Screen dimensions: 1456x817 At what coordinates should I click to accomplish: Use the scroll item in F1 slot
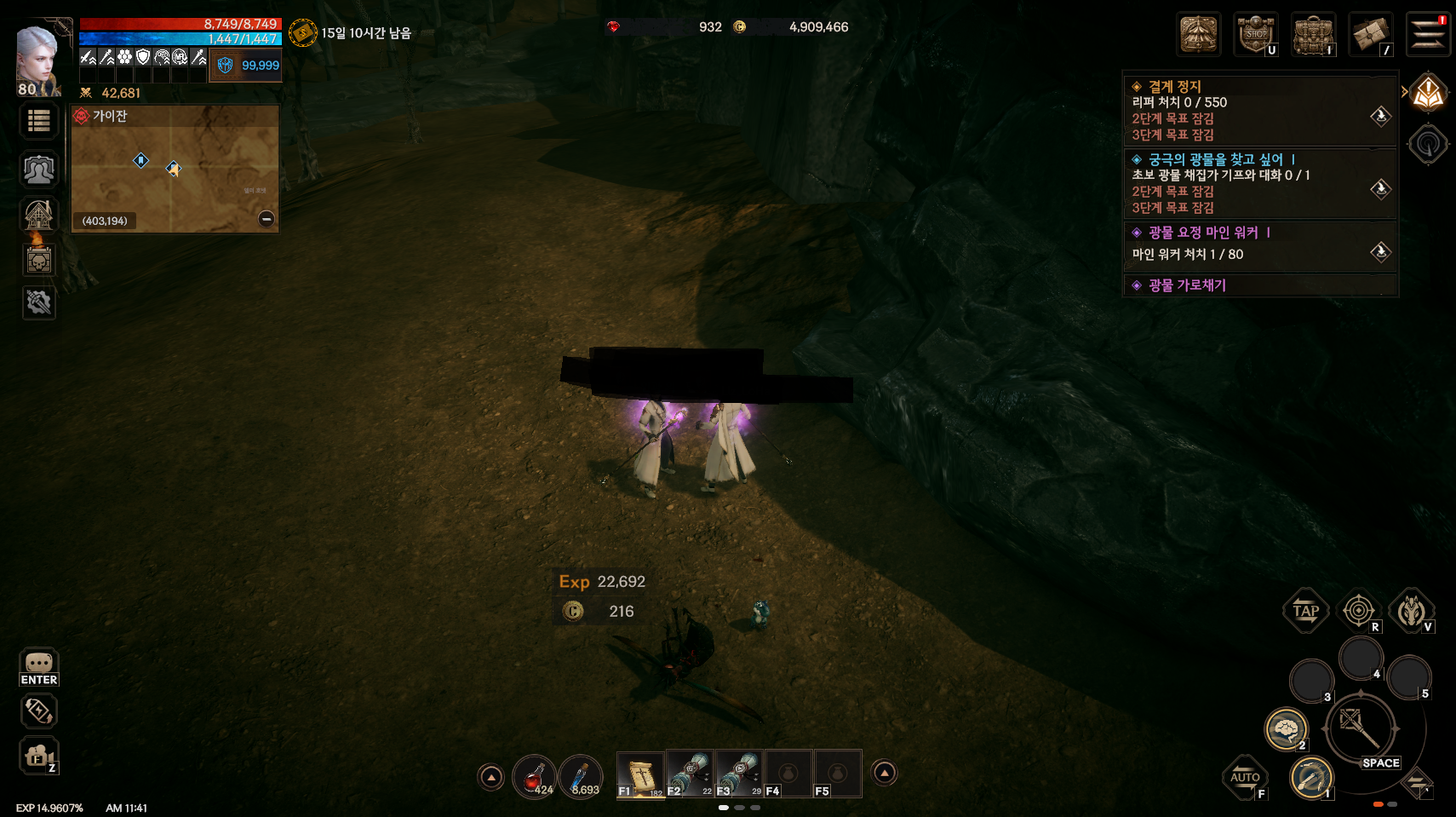coord(640,774)
